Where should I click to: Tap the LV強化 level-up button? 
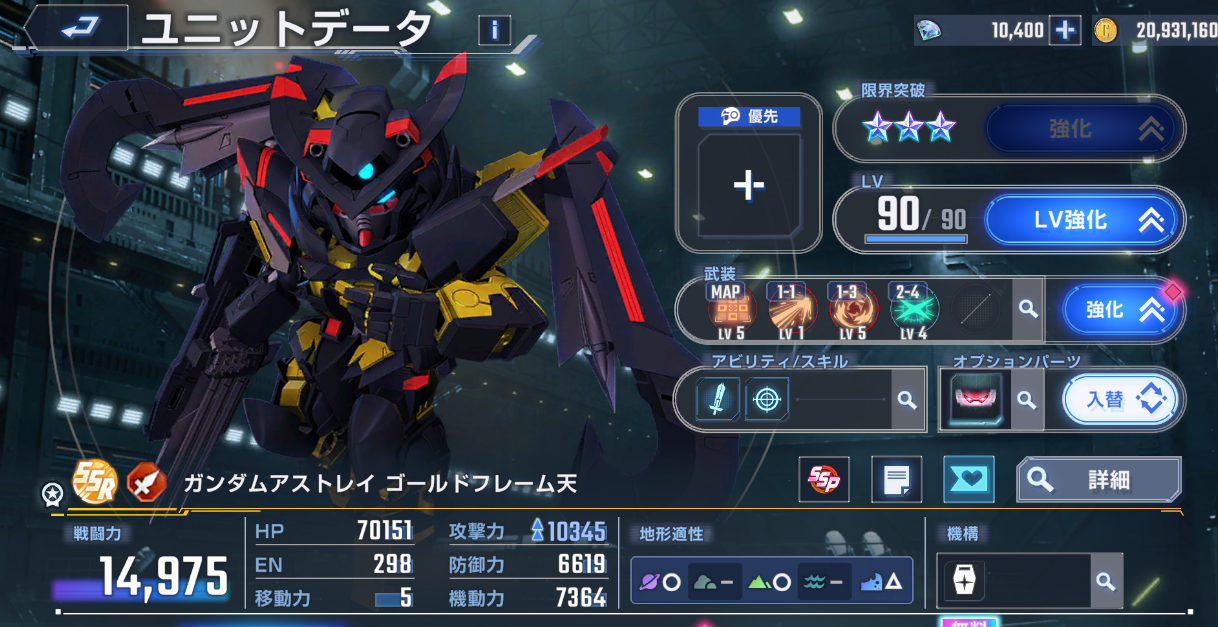pos(1084,220)
